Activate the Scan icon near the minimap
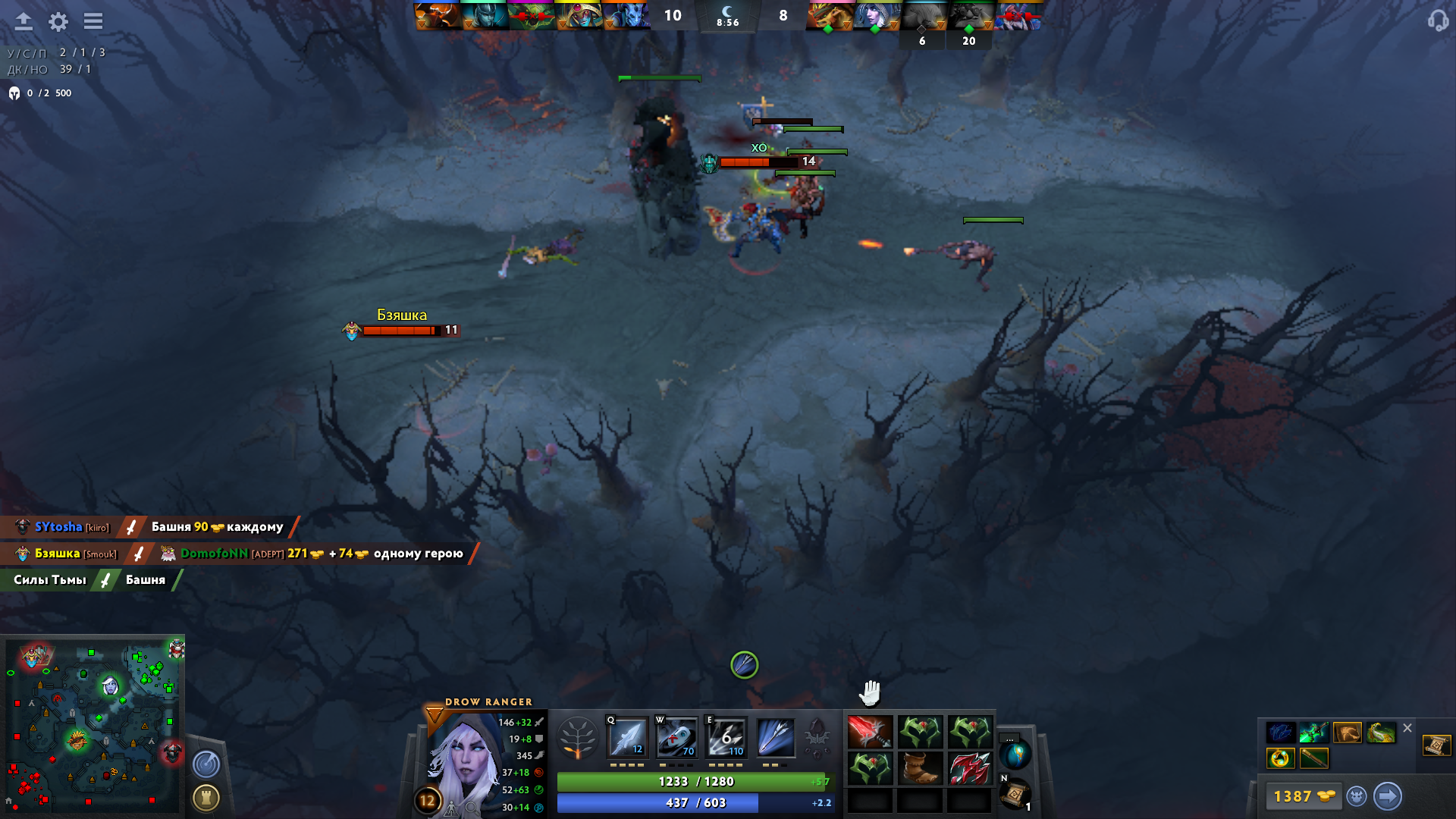The height and width of the screenshot is (819, 1456). click(x=206, y=765)
